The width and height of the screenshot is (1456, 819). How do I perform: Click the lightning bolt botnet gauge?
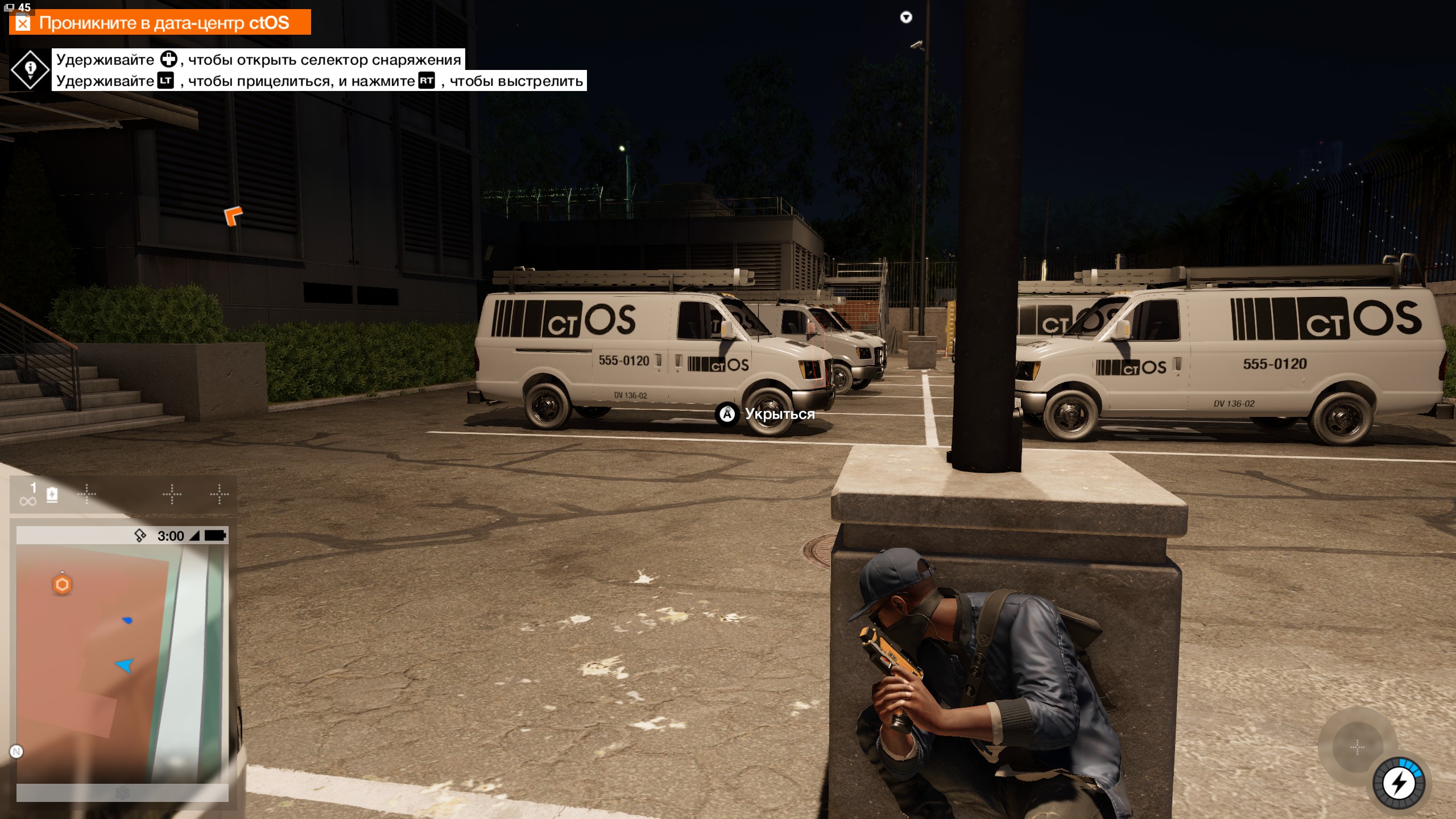(x=1399, y=783)
